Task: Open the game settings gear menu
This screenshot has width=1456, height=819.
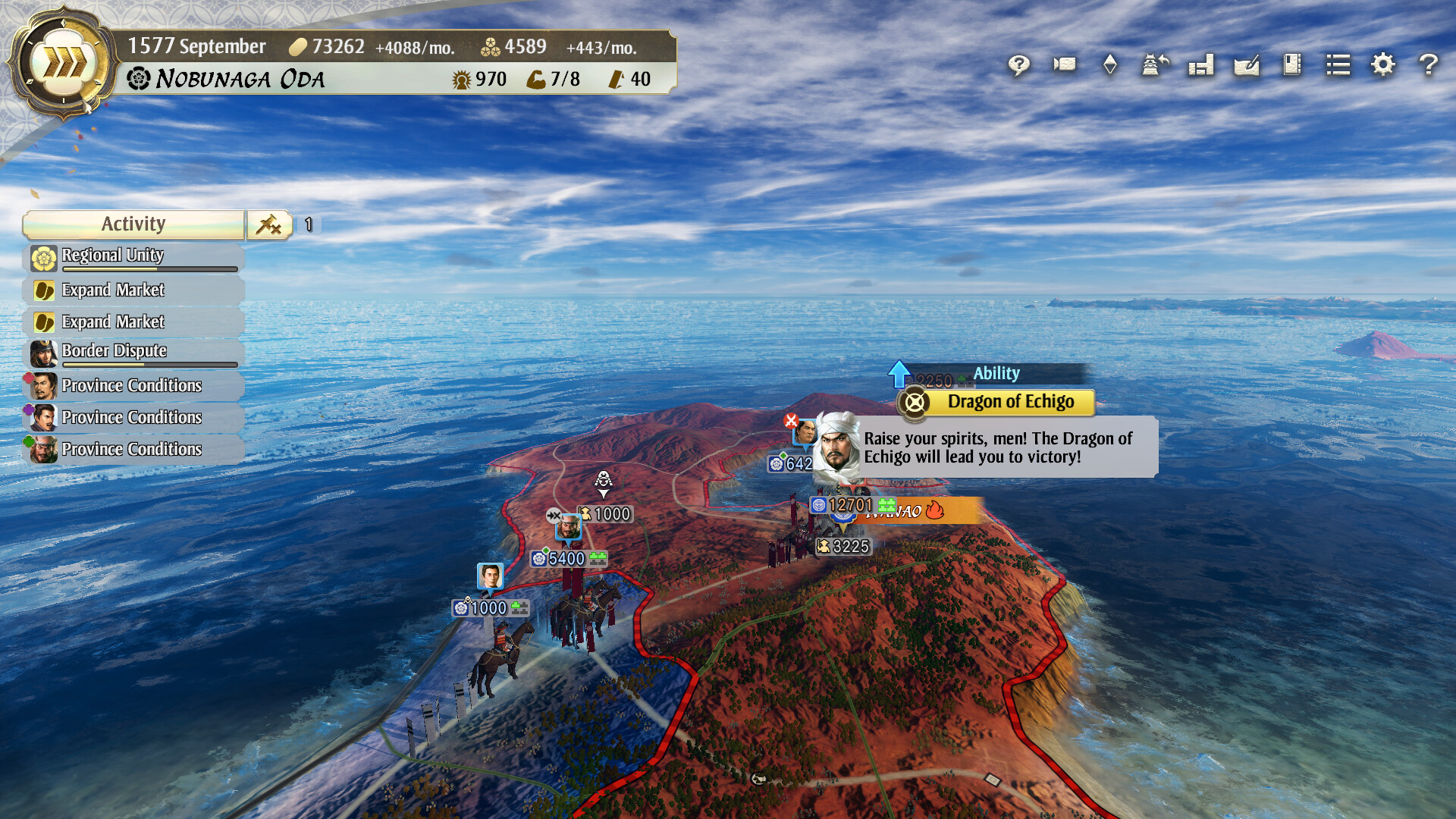Action: point(1382,66)
